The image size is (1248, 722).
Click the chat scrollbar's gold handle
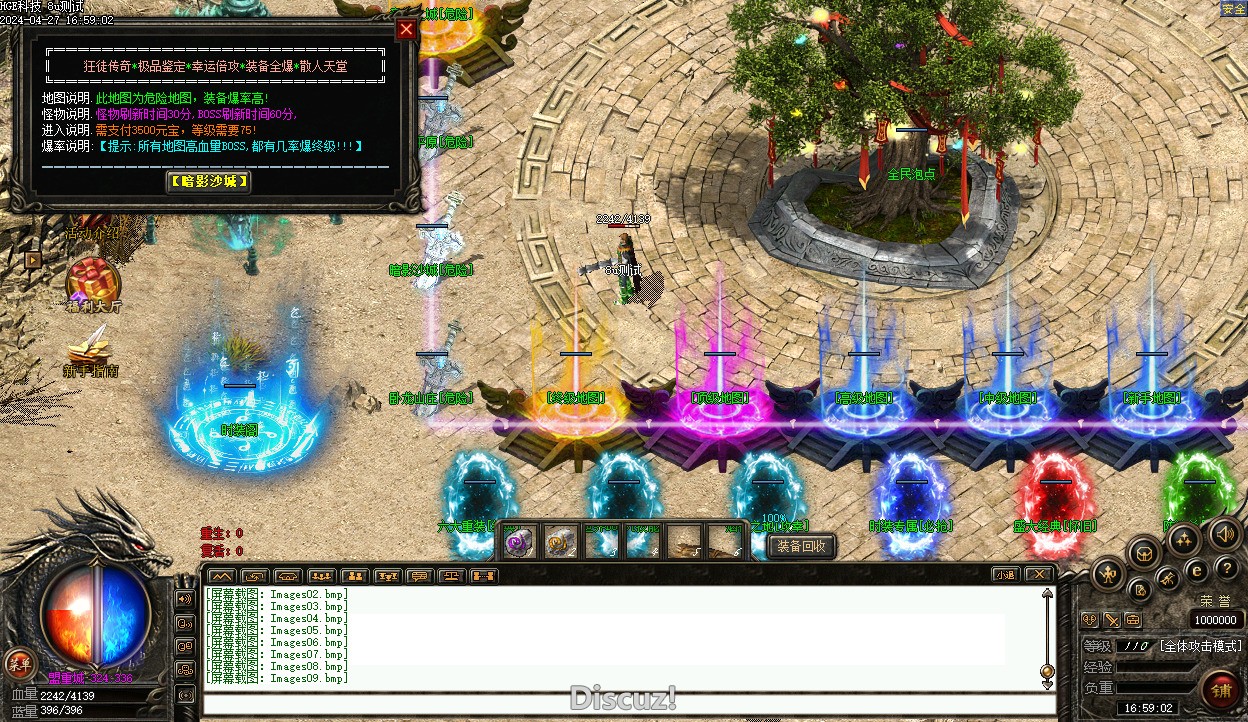point(1047,670)
